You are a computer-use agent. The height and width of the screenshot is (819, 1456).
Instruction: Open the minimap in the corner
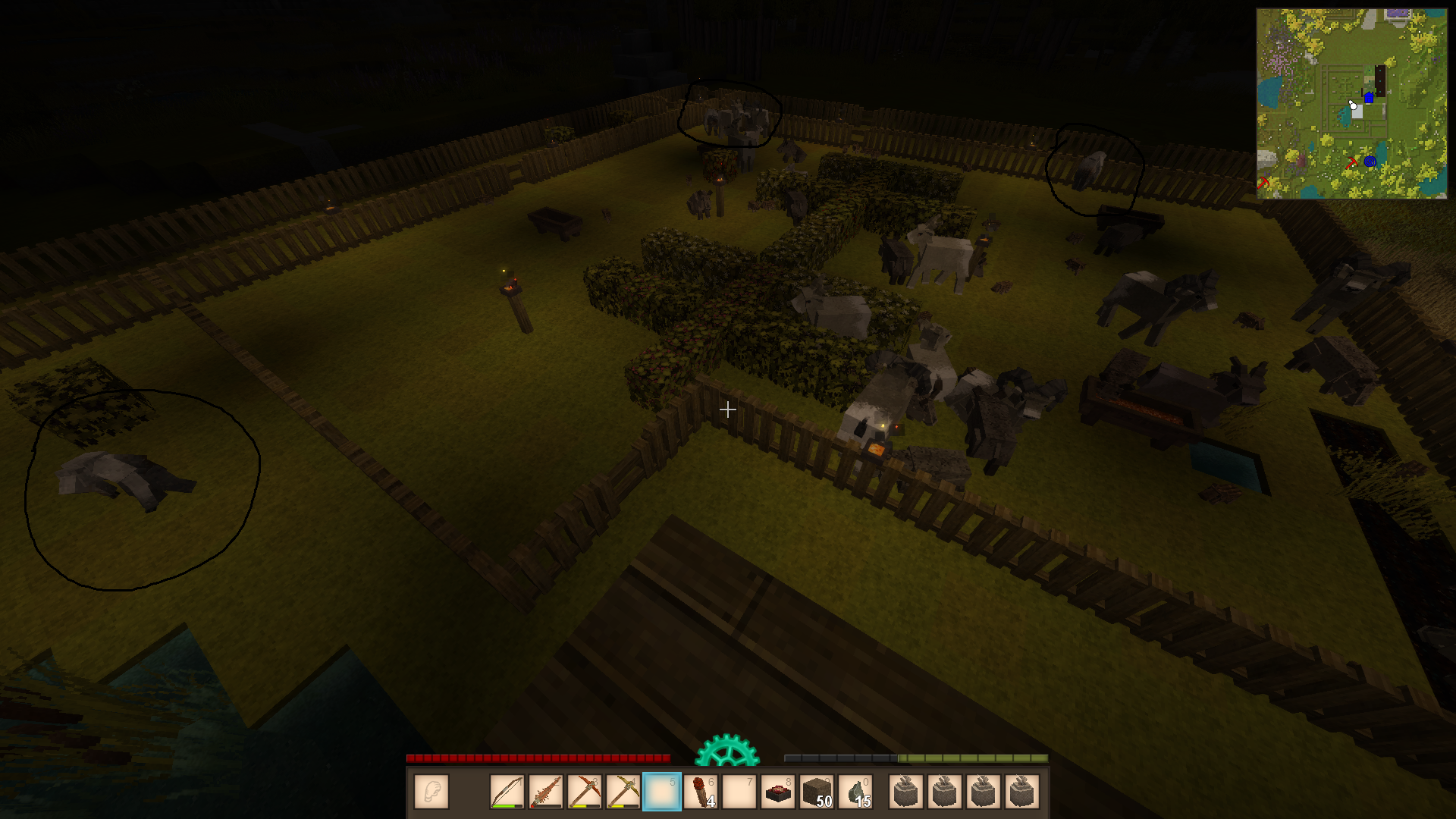[x=1351, y=104]
